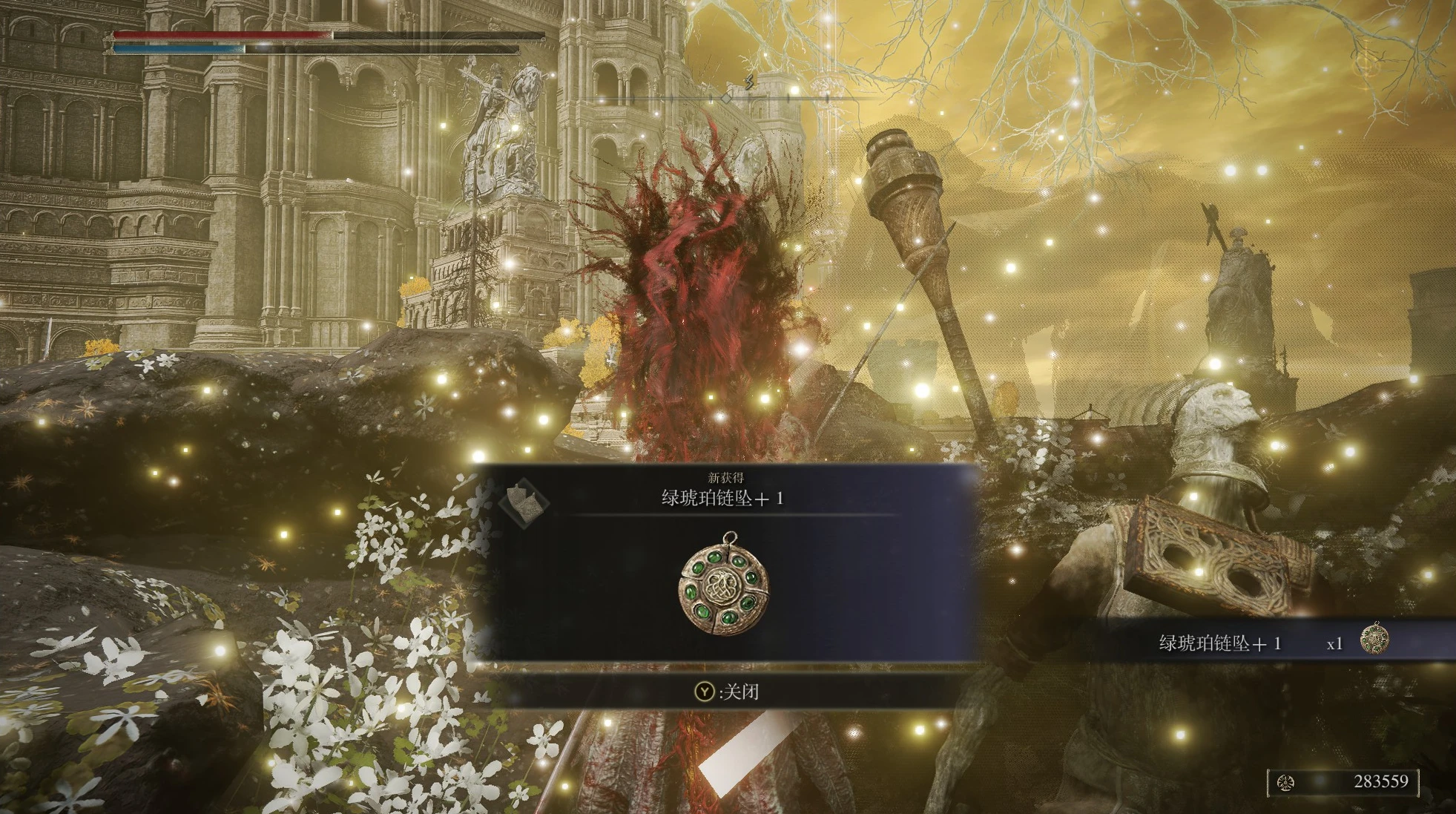Click the talisman category icon in popup
This screenshot has width=1456, height=814.
click(524, 502)
